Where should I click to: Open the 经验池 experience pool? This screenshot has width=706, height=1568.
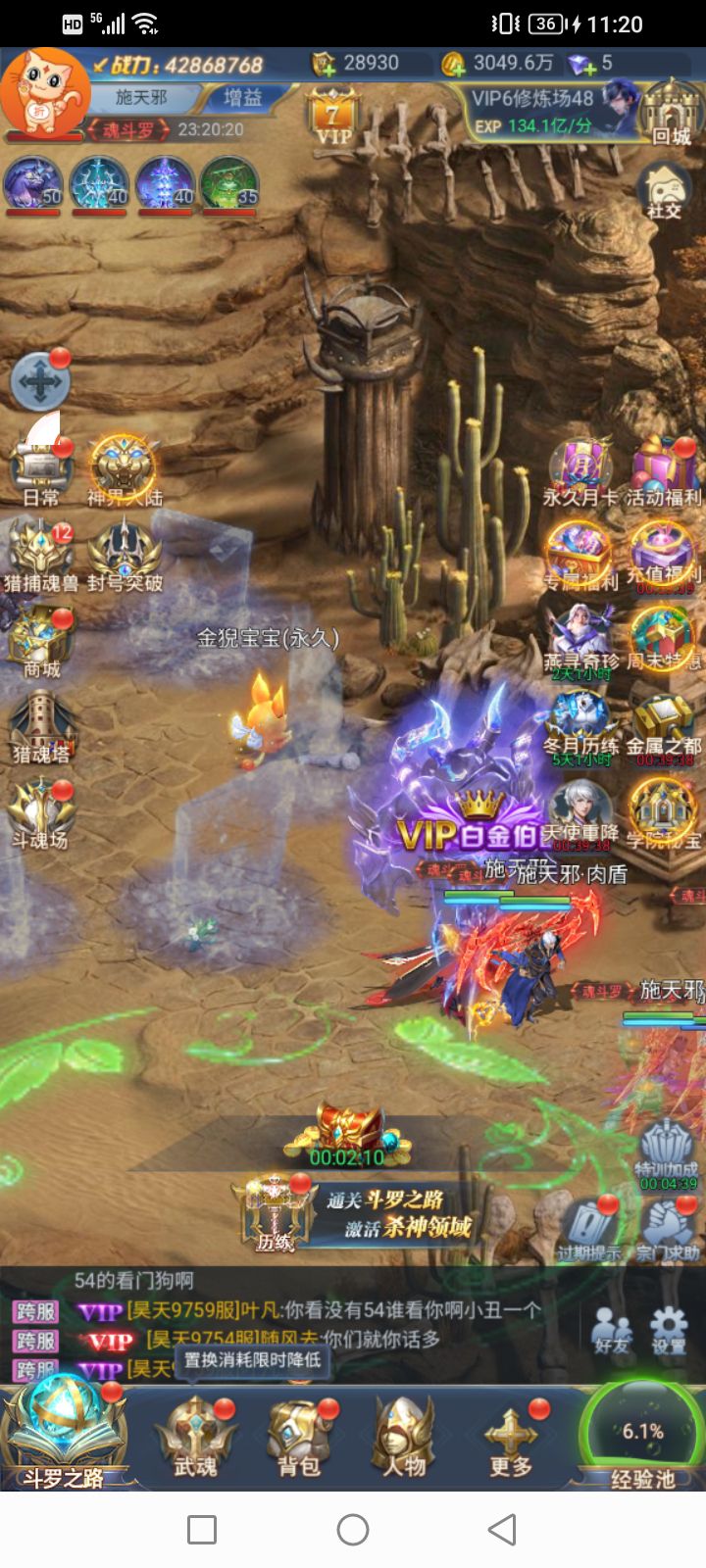point(642,1436)
